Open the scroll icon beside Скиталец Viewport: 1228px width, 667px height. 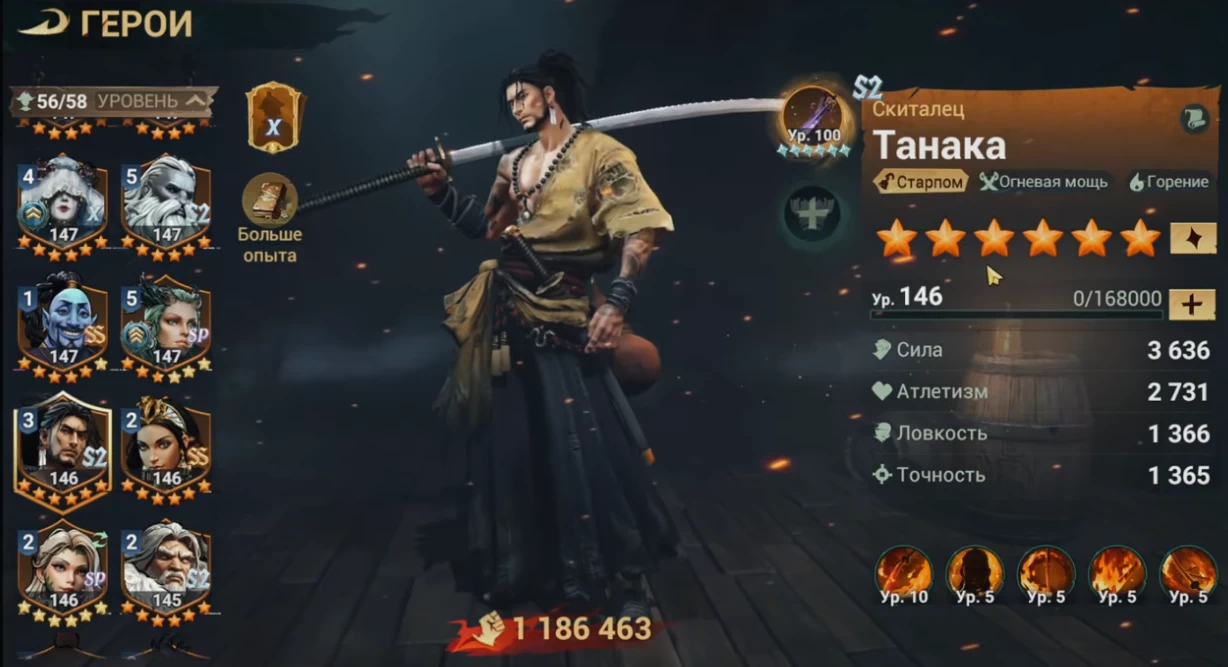click(1194, 116)
